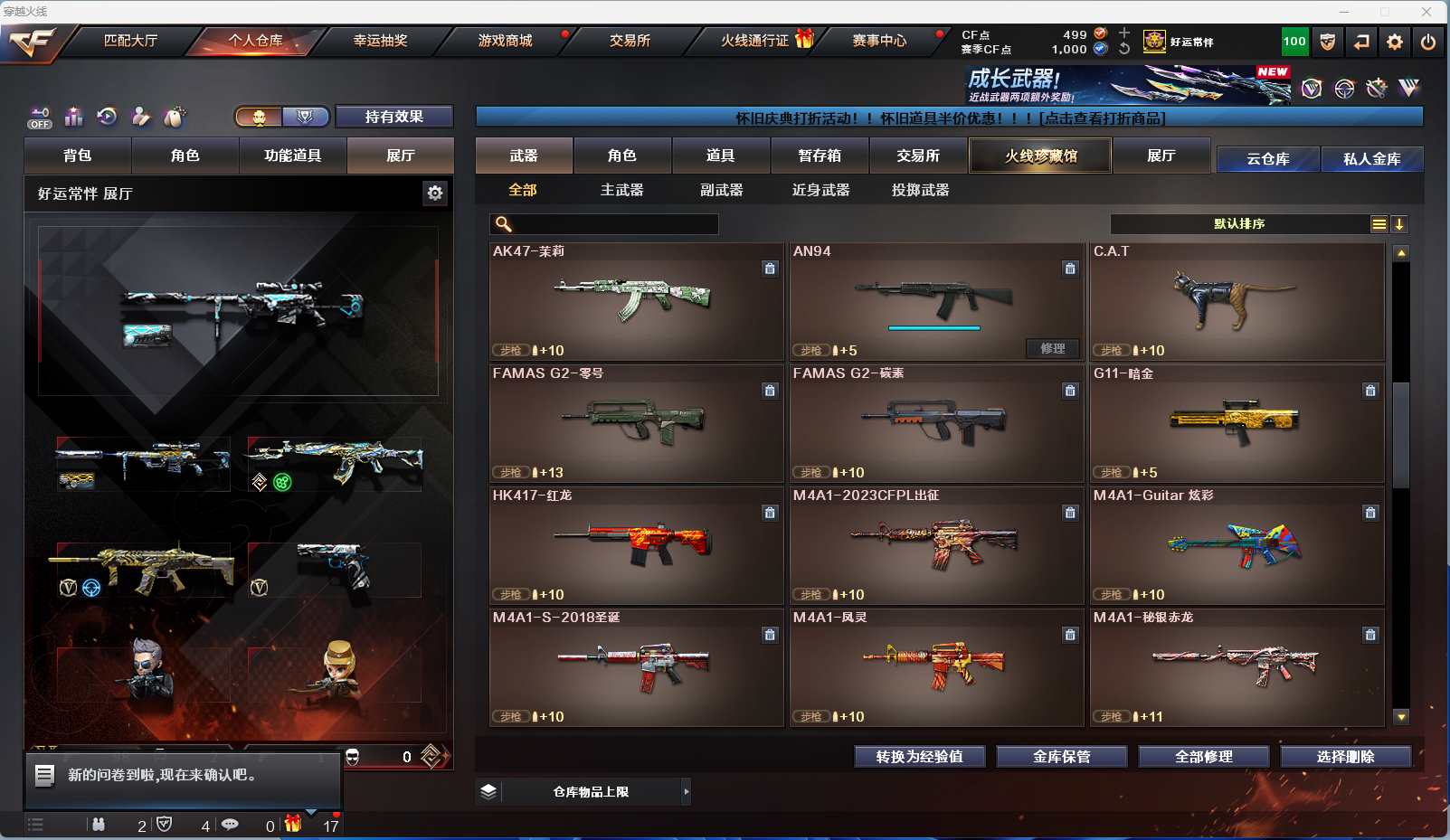1450x840 pixels.
Task: Repair the AN94 with 修理 button
Action: (1052, 348)
